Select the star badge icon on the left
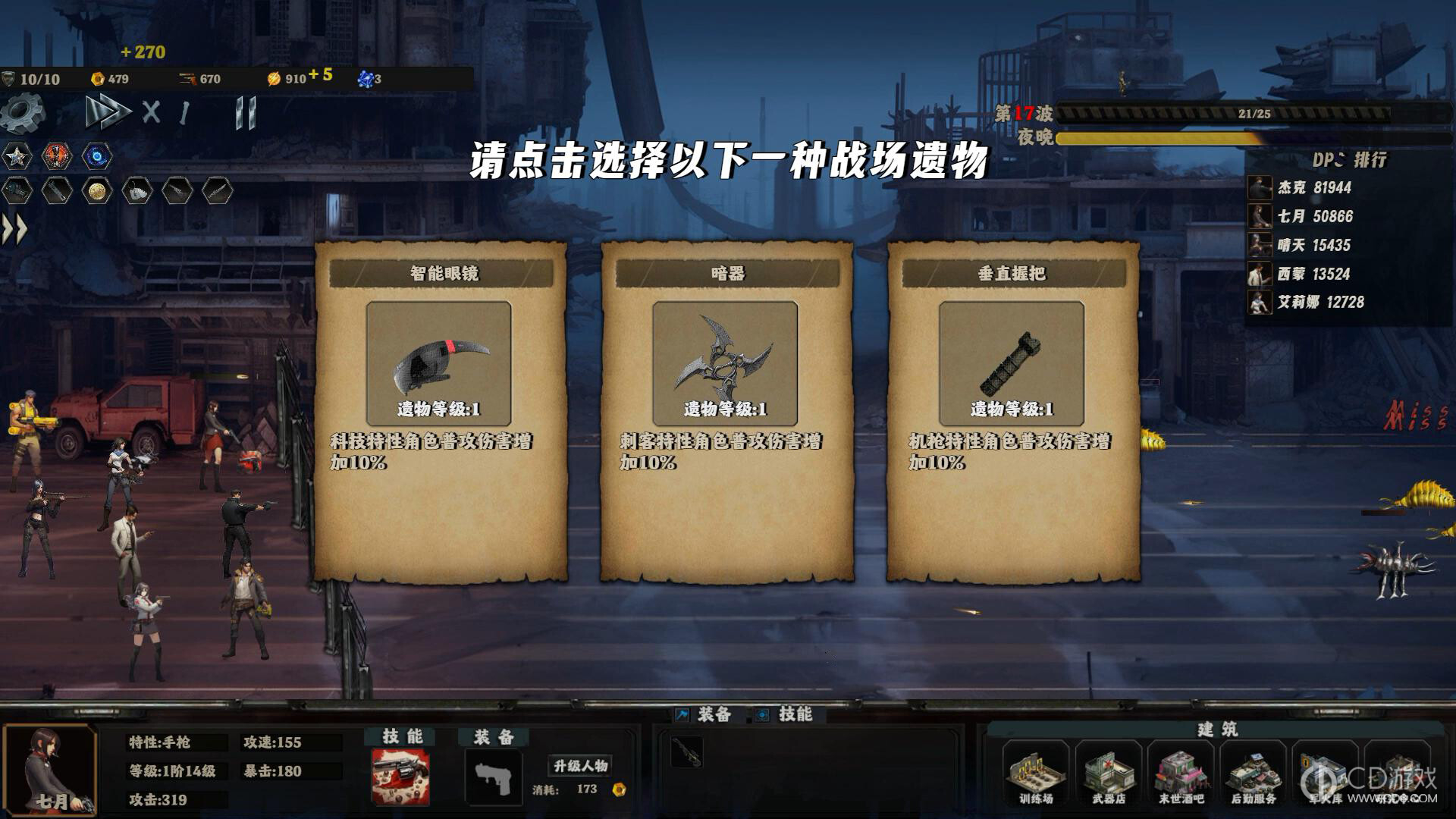The width and height of the screenshot is (1456, 819). tap(17, 157)
